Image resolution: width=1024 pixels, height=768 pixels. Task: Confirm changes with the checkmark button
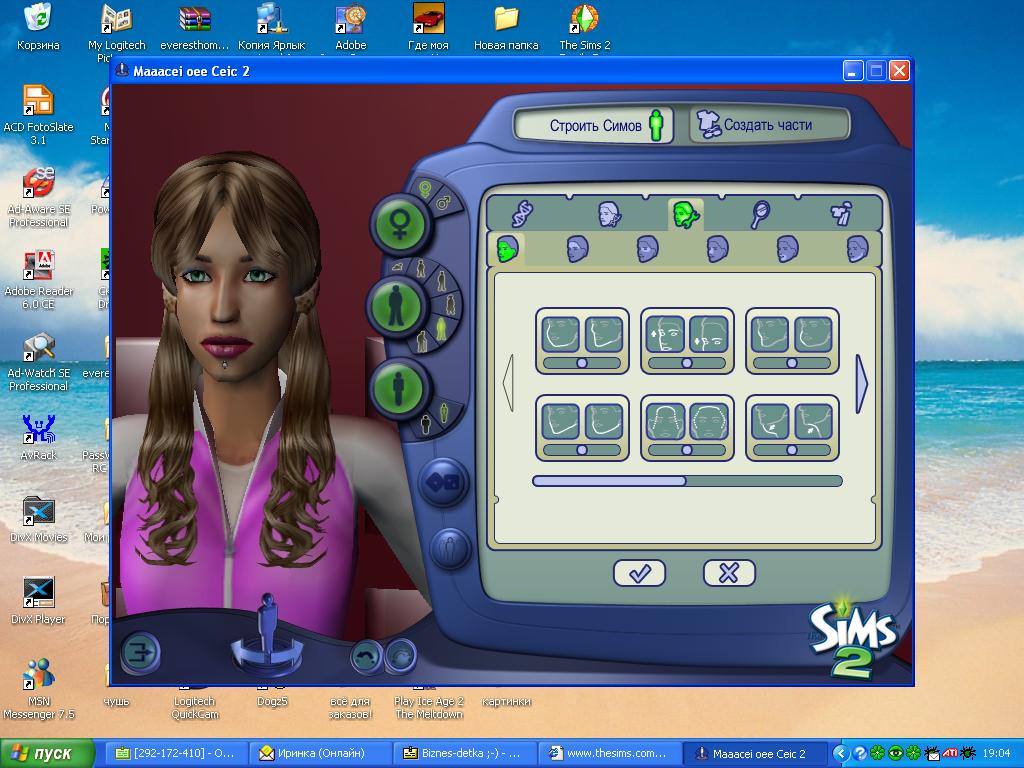pos(639,573)
